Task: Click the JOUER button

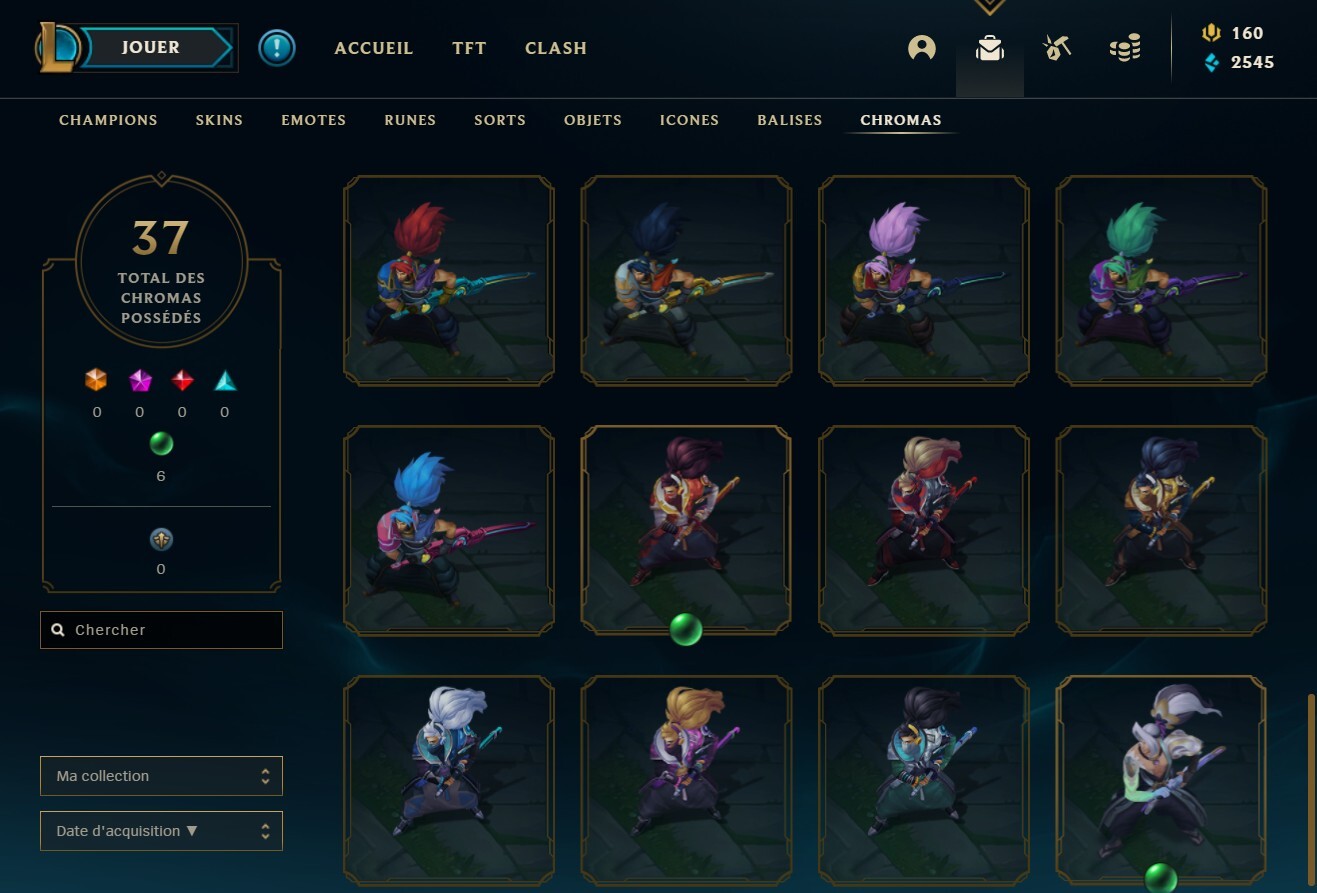Action: coord(150,46)
